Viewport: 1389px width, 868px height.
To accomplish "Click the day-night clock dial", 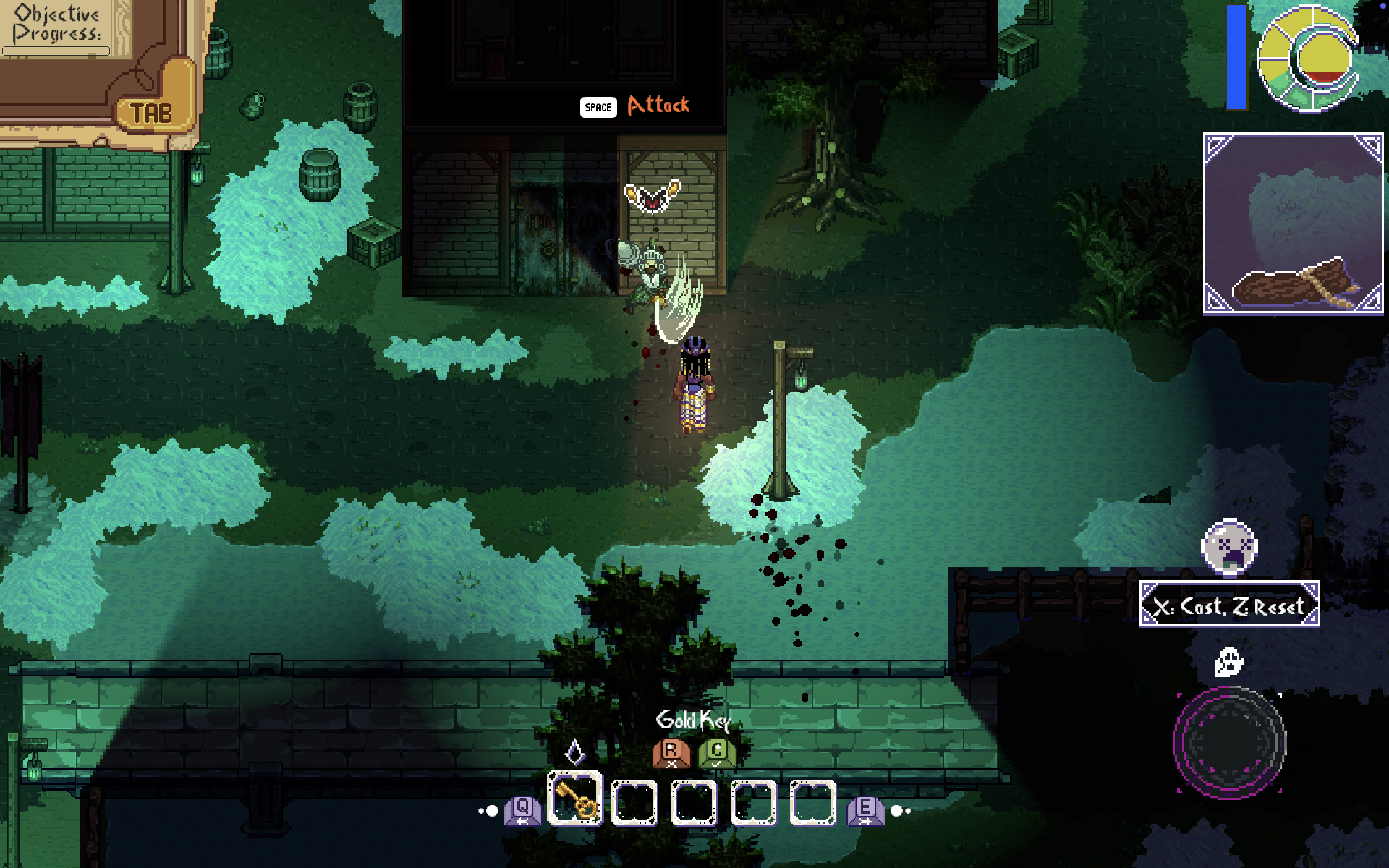I will coord(1308,59).
